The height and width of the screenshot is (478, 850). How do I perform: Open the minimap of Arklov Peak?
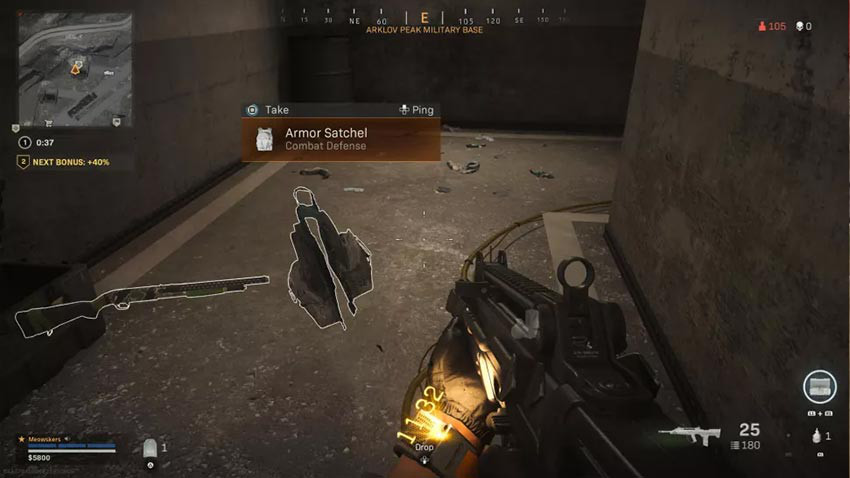[75, 69]
